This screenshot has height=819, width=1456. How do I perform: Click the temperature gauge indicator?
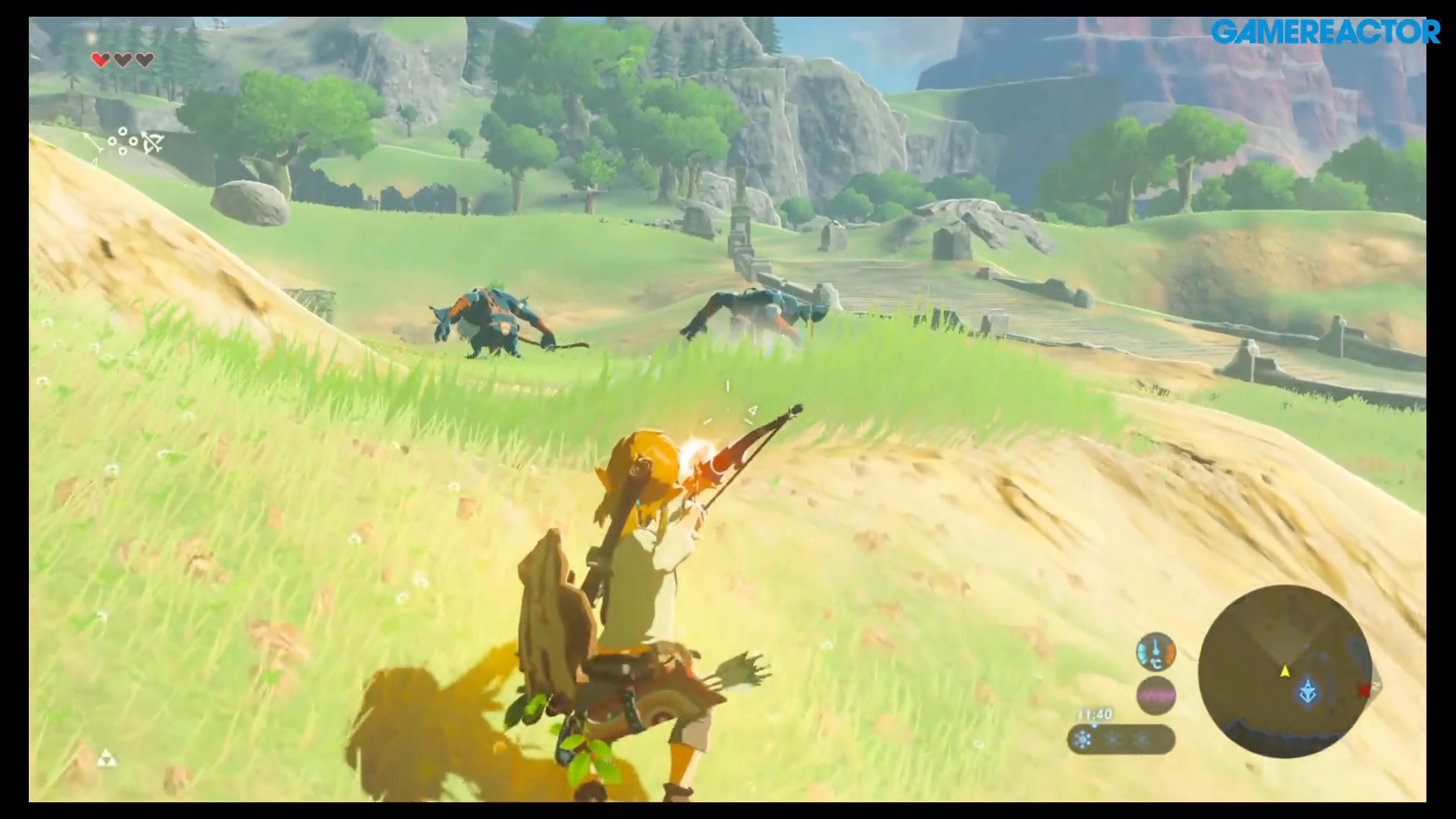pyautogui.click(x=1155, y=652)
